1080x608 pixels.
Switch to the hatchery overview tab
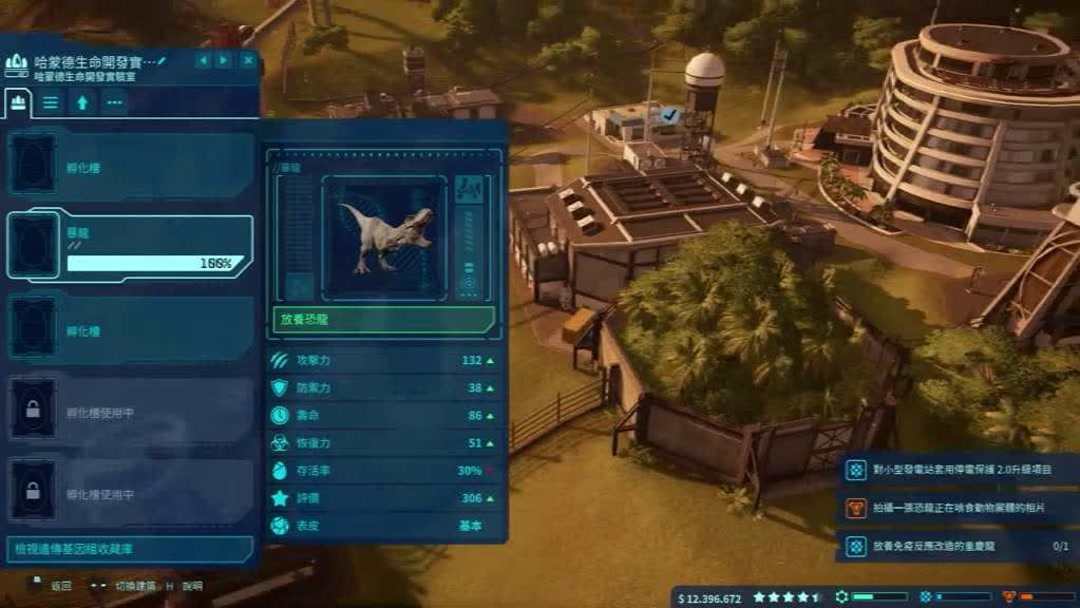coord(17,101)
